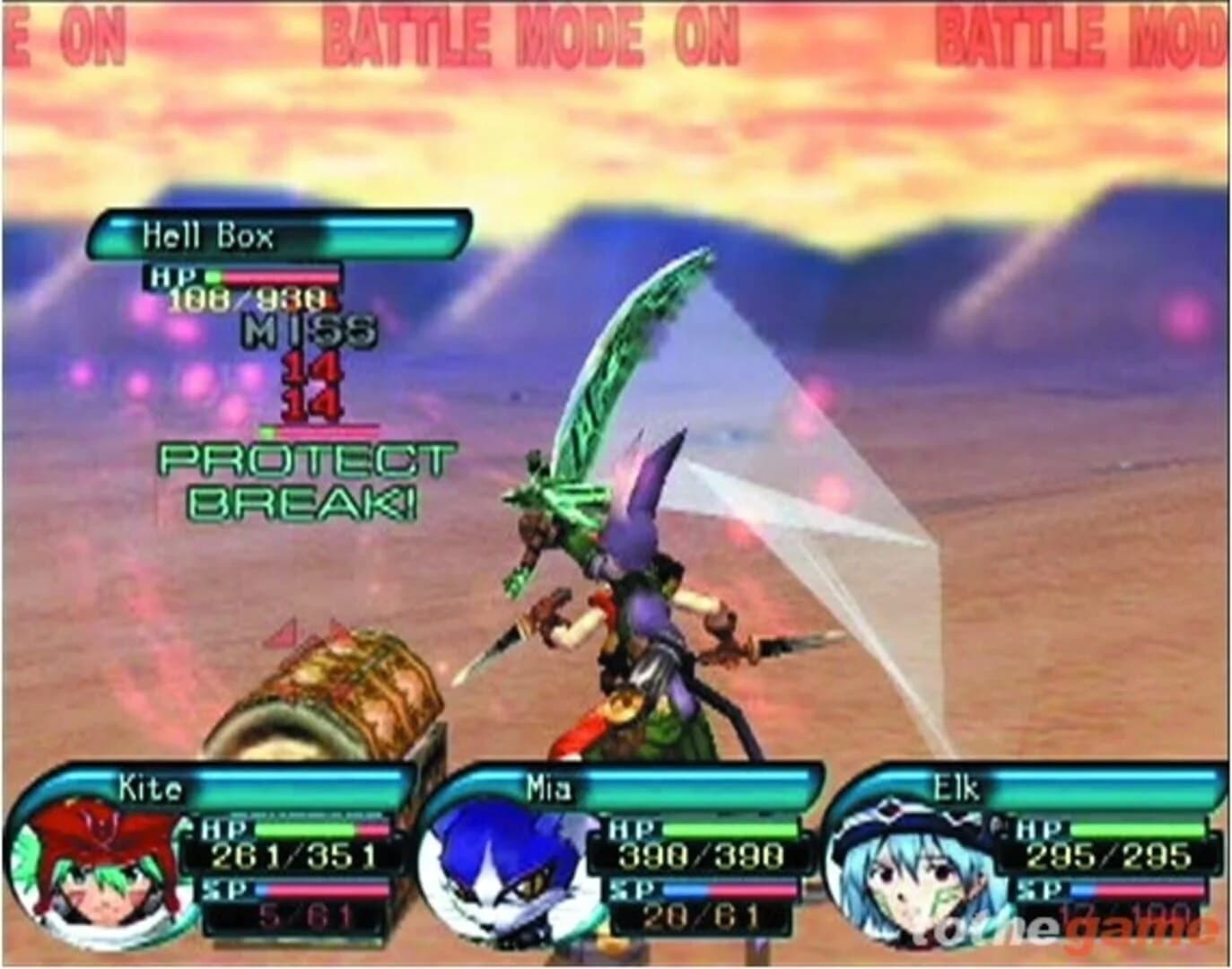This screenshot has height=969, width=1232.
Task: Click the damage number 14
Action: click(x=314, y=371)
